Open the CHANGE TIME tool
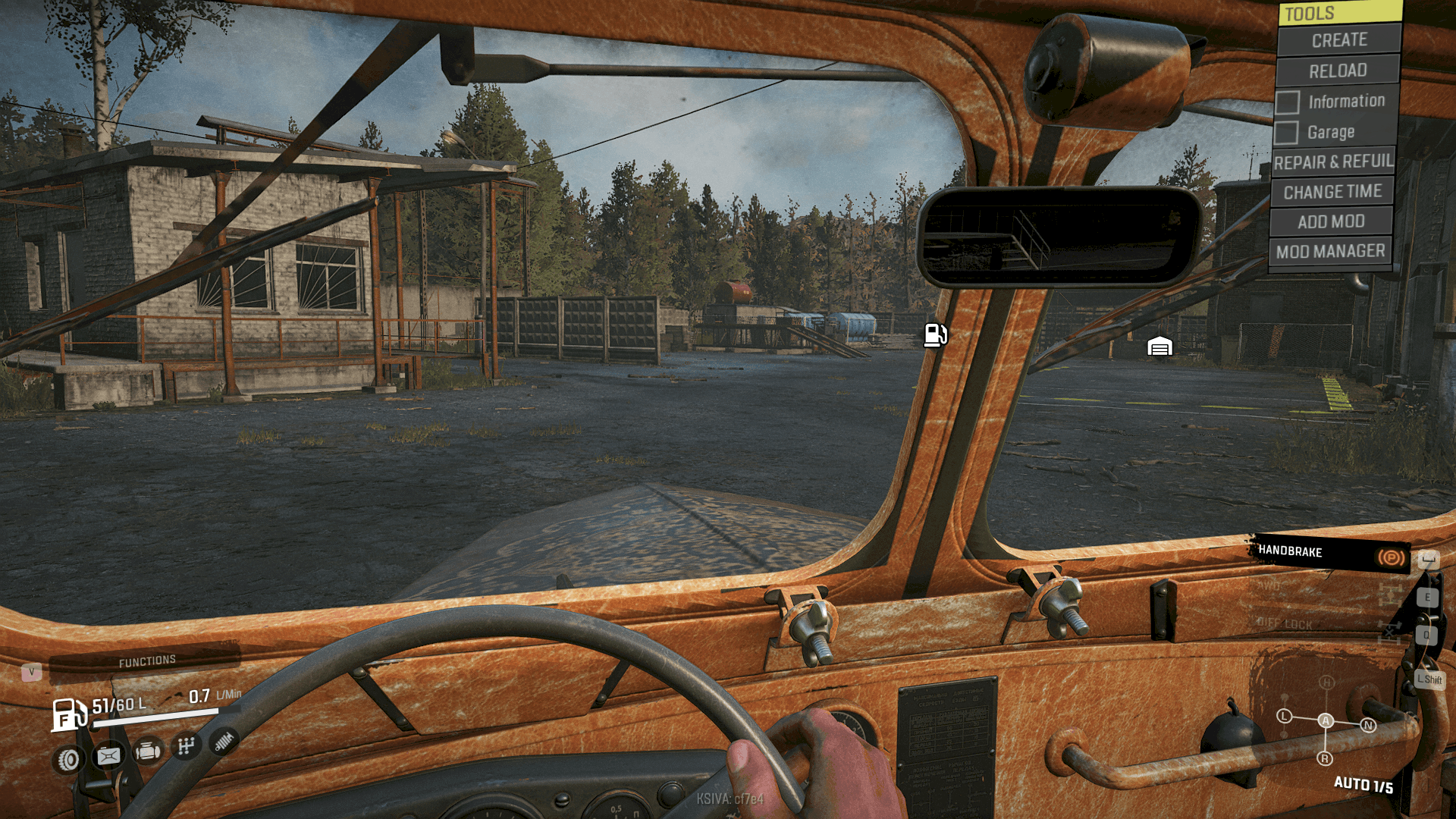Viewport: 1456px width, 819px height. pos(1332,192)
